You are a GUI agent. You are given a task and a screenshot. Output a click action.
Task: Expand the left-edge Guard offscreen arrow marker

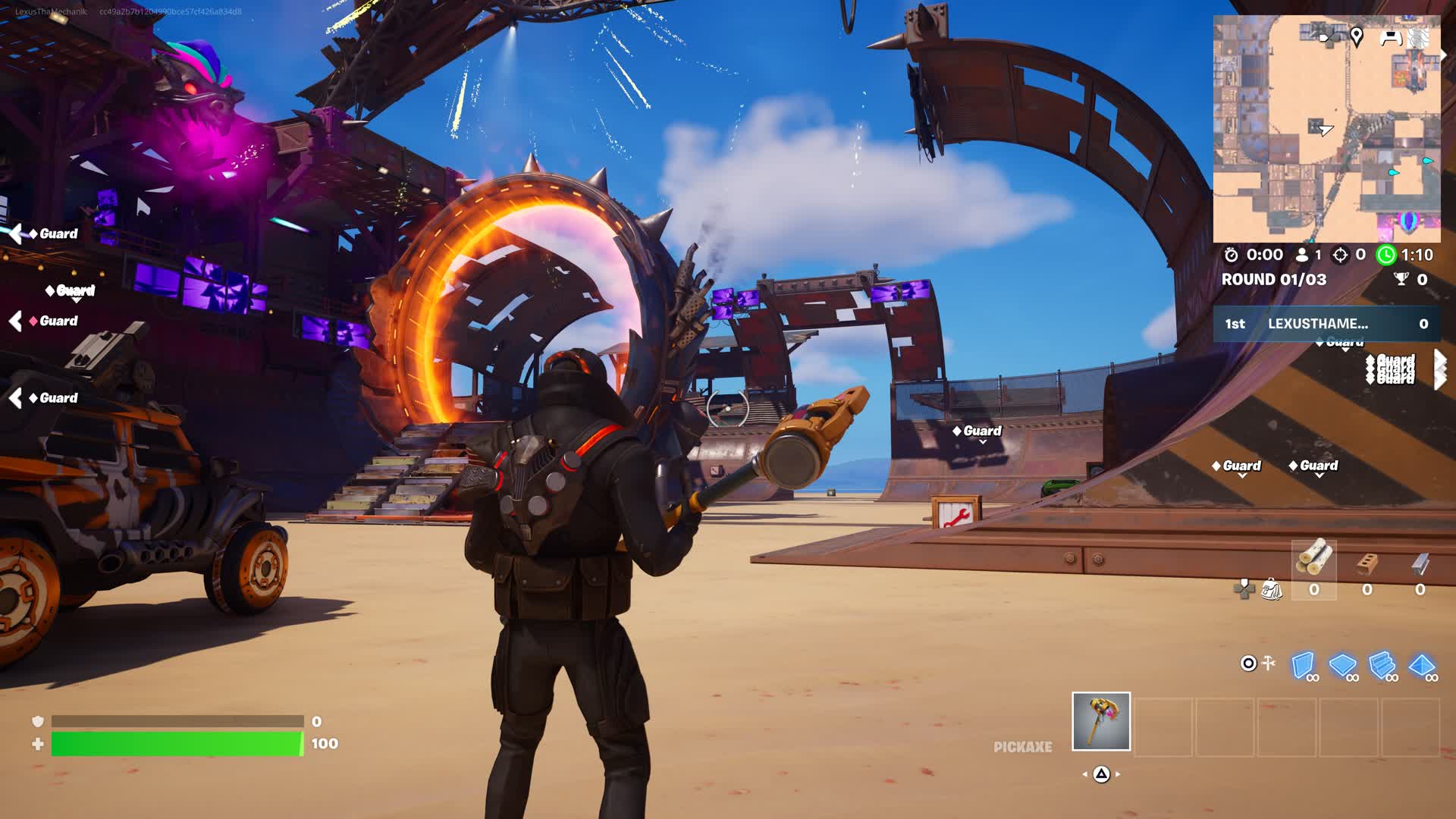[14, 234]
